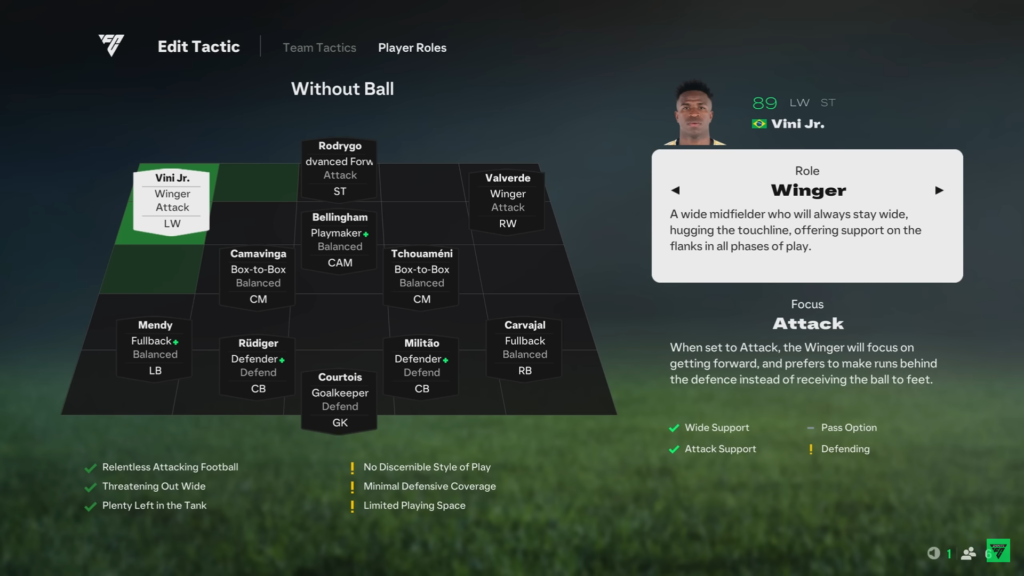Image resolution: width=1024 pixels, height=576 pixels.
Task: Choose Mendy Fullback card
Action: point(155,348)
